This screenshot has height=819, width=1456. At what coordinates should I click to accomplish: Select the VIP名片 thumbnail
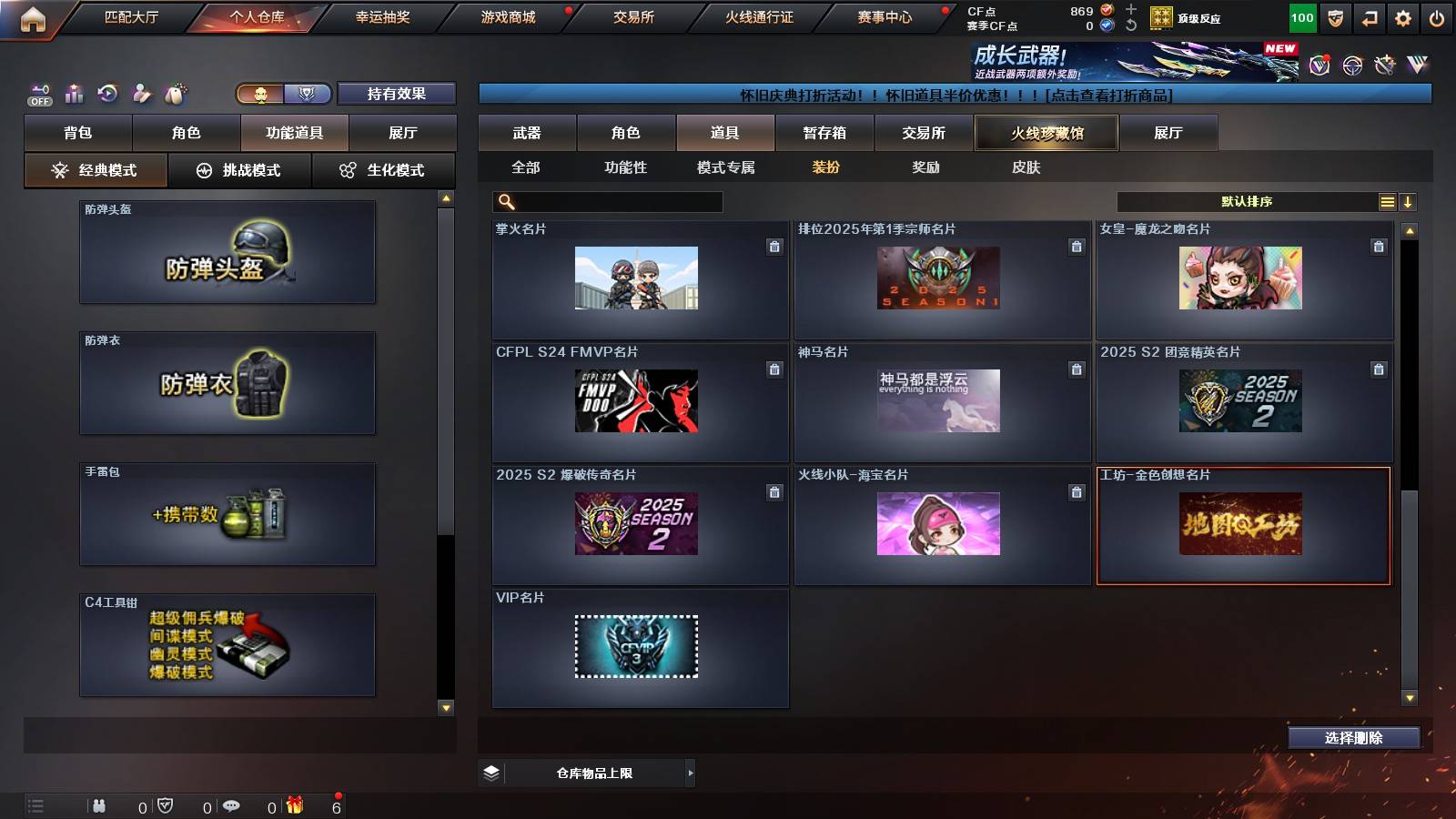(637, 648)
